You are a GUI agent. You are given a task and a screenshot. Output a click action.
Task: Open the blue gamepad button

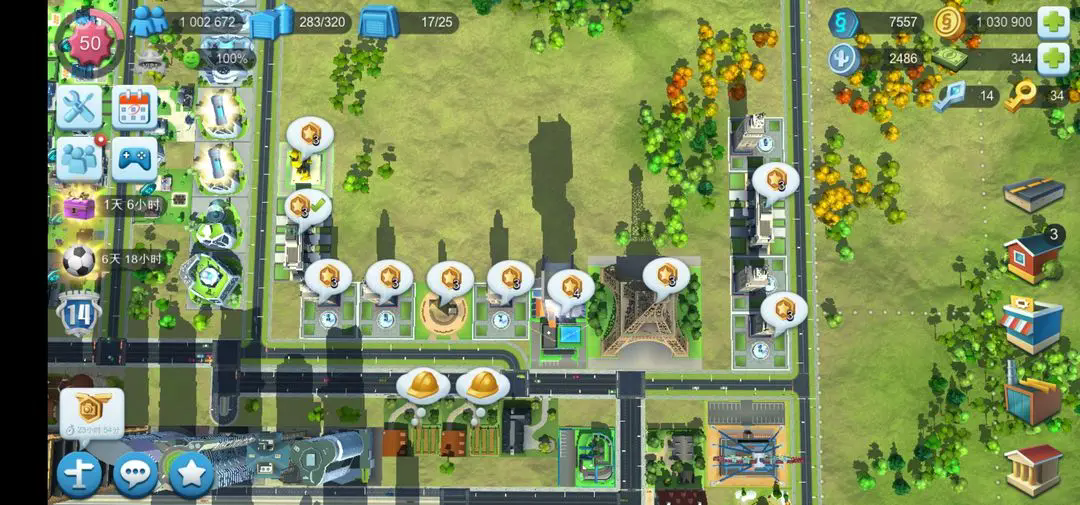(x=135, y=158)
